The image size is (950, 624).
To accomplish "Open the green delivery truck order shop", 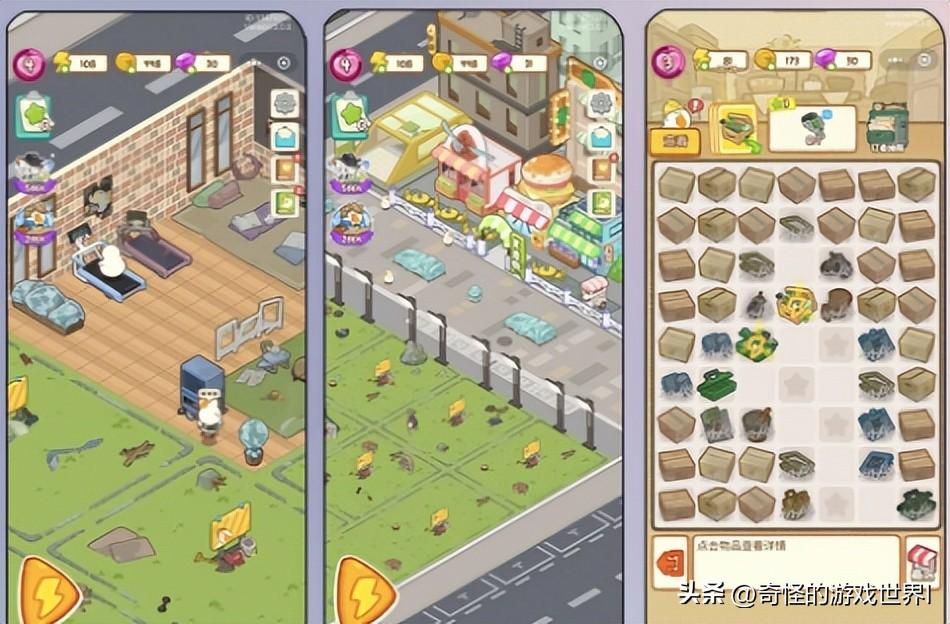I will 887,126.
